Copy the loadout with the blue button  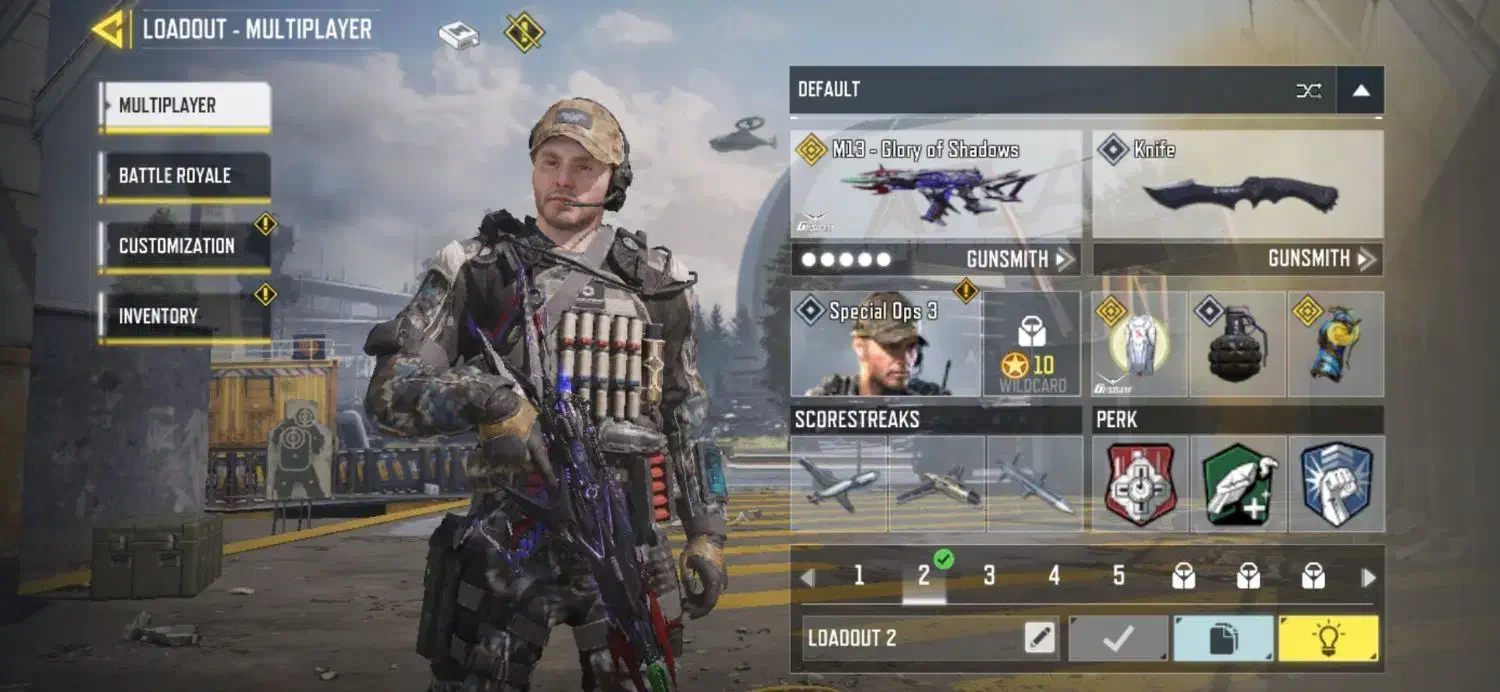[1223, 638]
